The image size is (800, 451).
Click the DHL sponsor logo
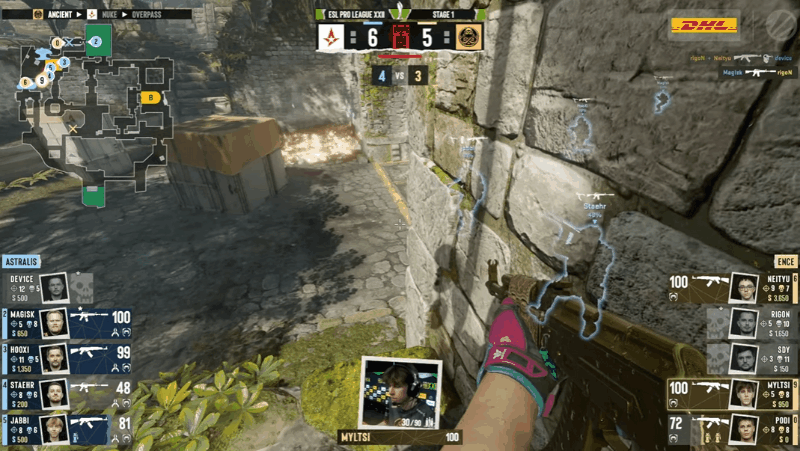point(703,26)
